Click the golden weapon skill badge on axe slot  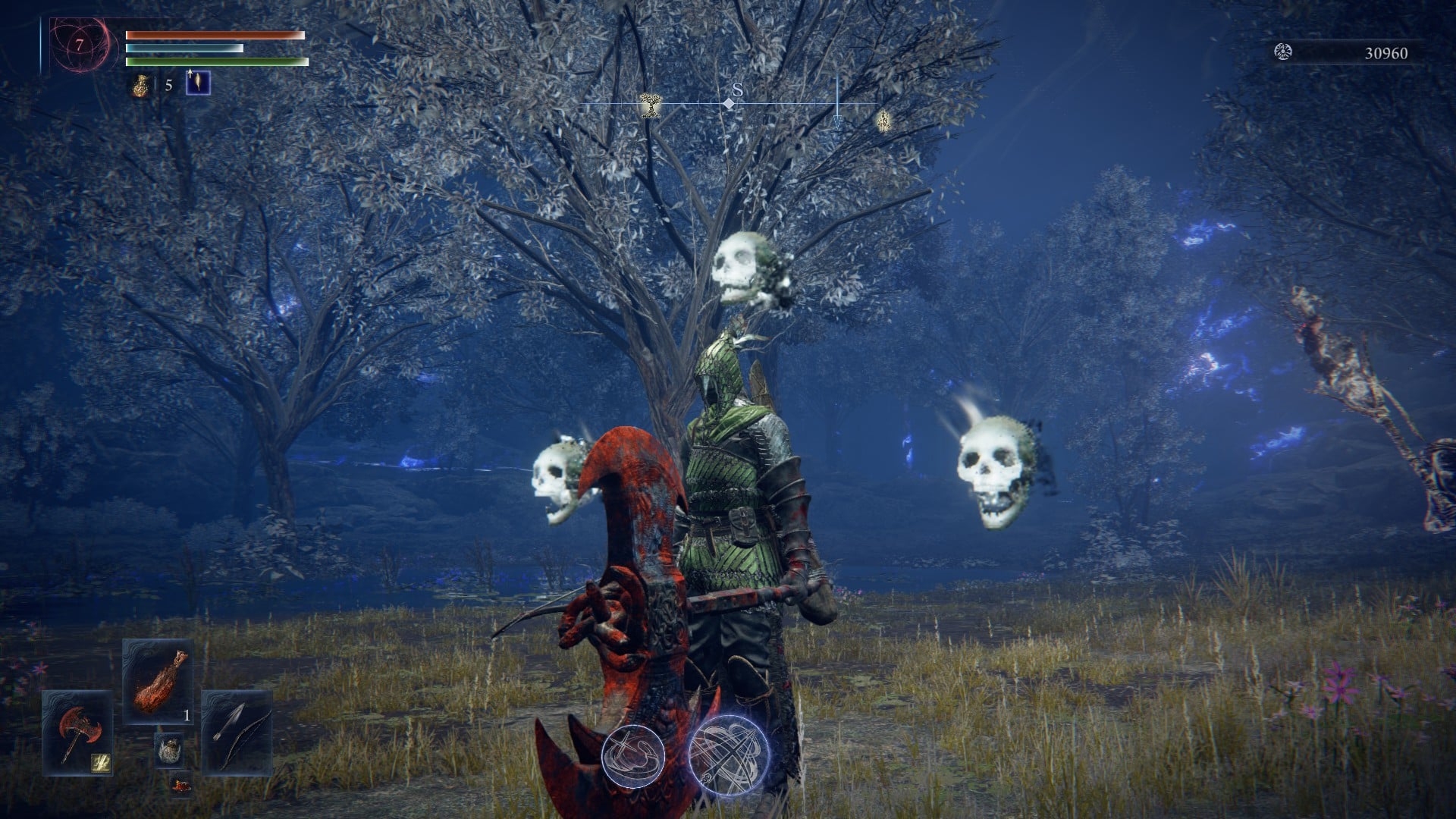(100, 762)
